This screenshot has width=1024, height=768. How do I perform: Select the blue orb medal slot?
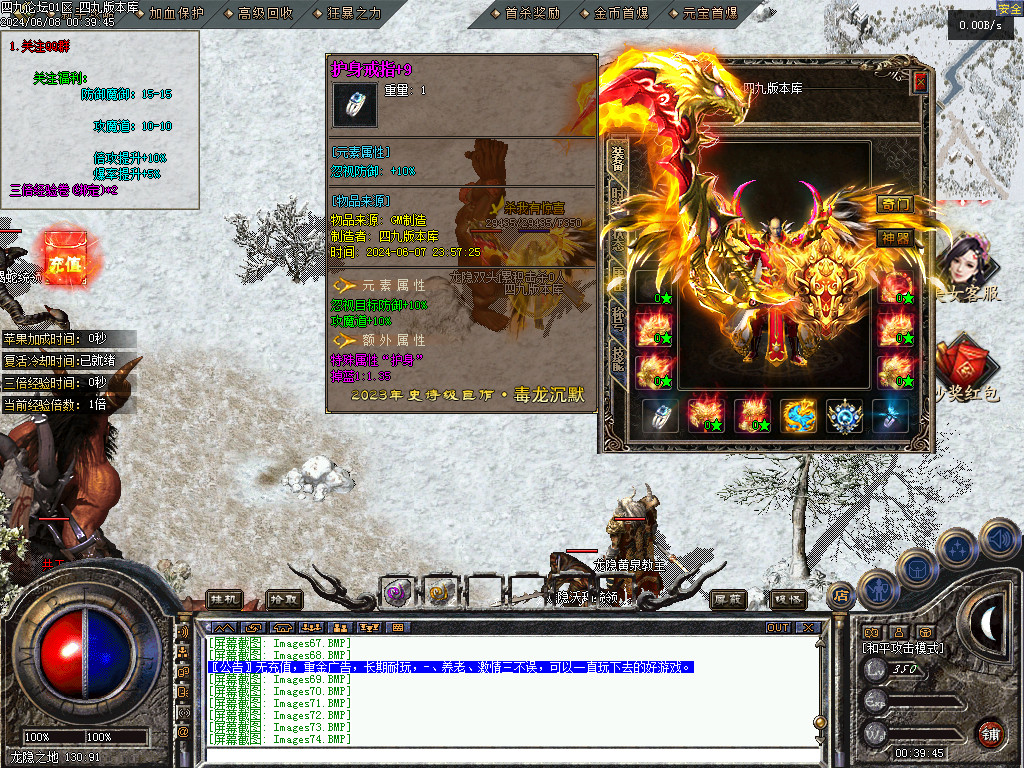pyautogui.click(x=845, y=416)
